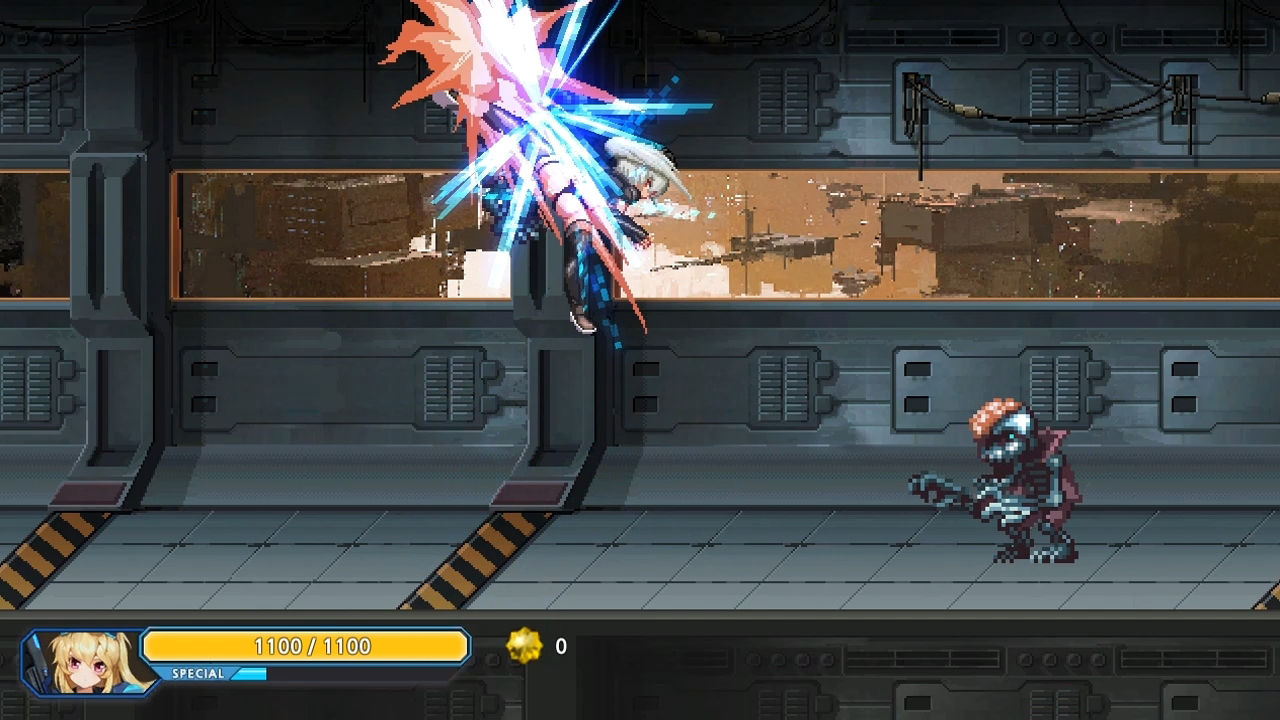Click the enemy's orange mohawk head

994,415
